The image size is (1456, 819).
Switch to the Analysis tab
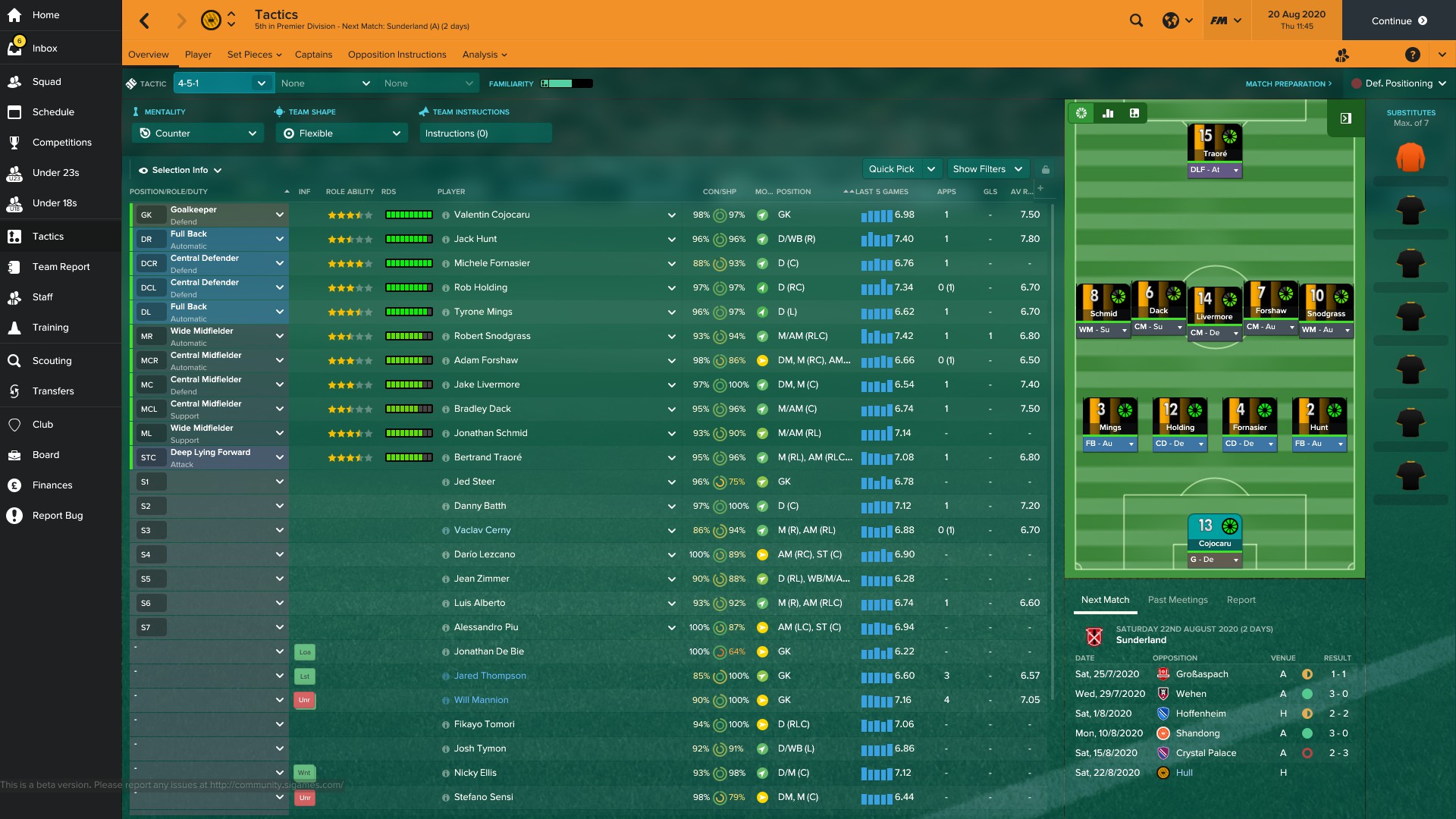pyautogui.click(x=481, y=54)
